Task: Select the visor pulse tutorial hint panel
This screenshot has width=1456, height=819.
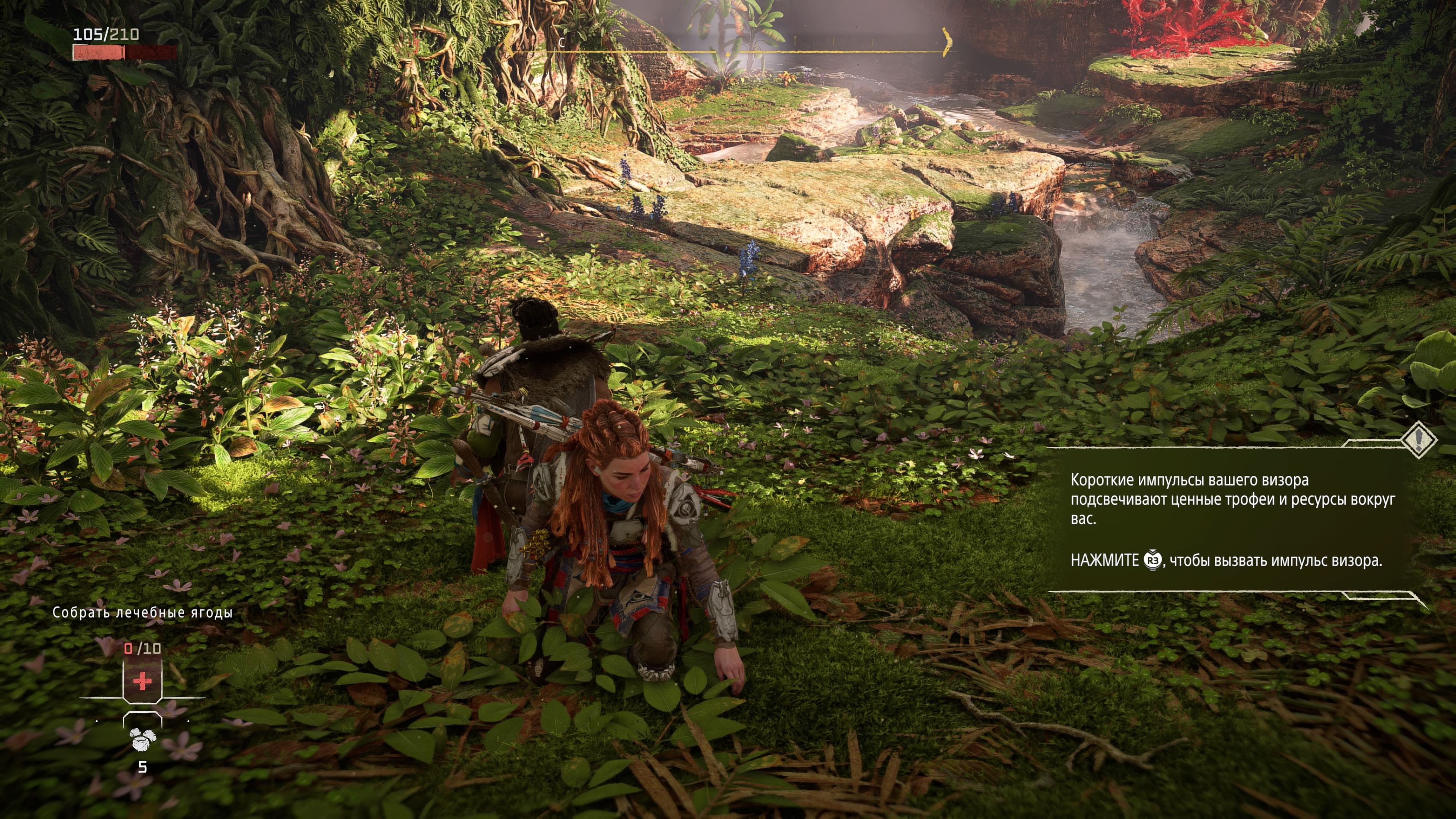Action: click(1227, 520)
